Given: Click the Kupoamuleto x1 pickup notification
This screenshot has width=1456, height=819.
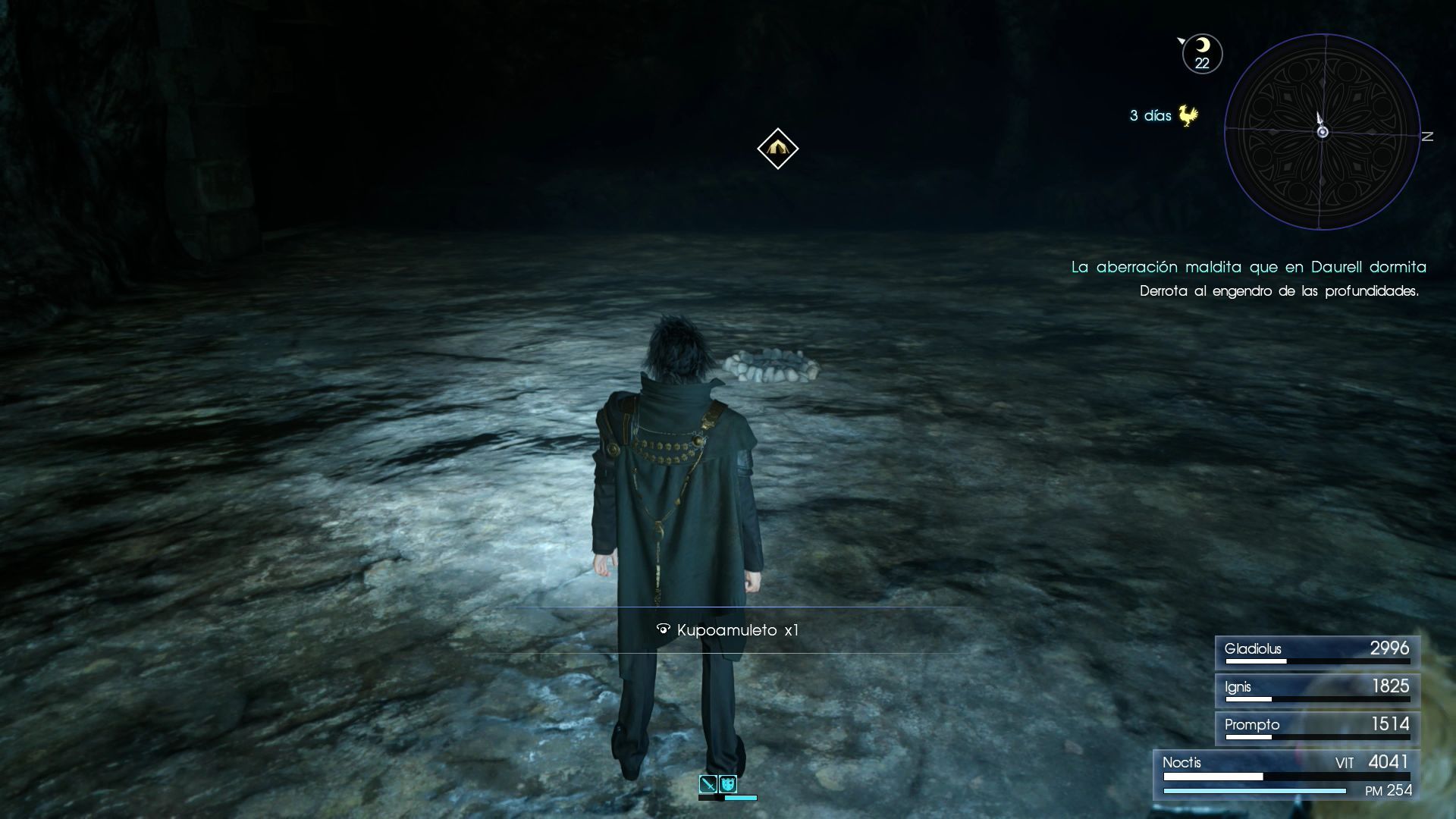Looking at the screenshot, I should [x=728, y=630].
